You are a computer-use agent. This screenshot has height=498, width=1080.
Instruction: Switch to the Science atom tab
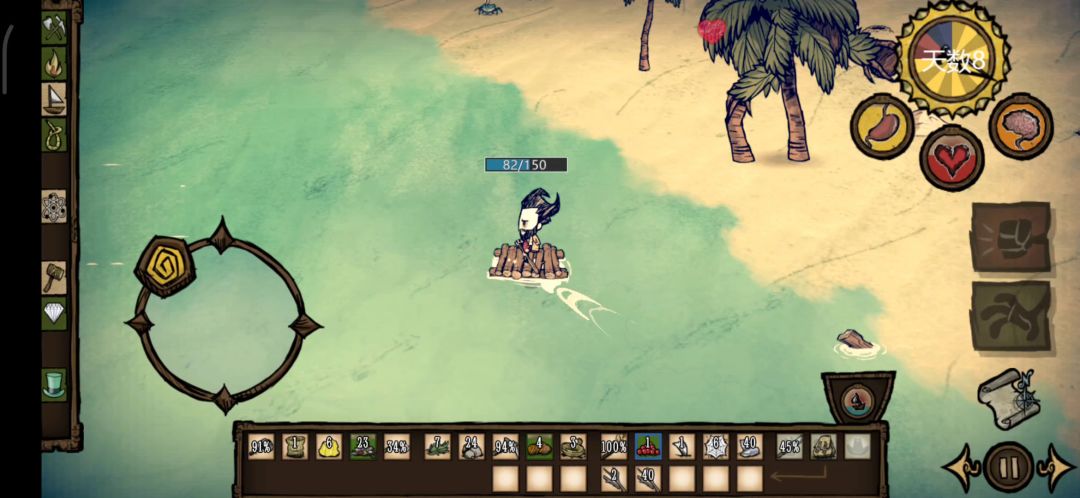point(53,207)
